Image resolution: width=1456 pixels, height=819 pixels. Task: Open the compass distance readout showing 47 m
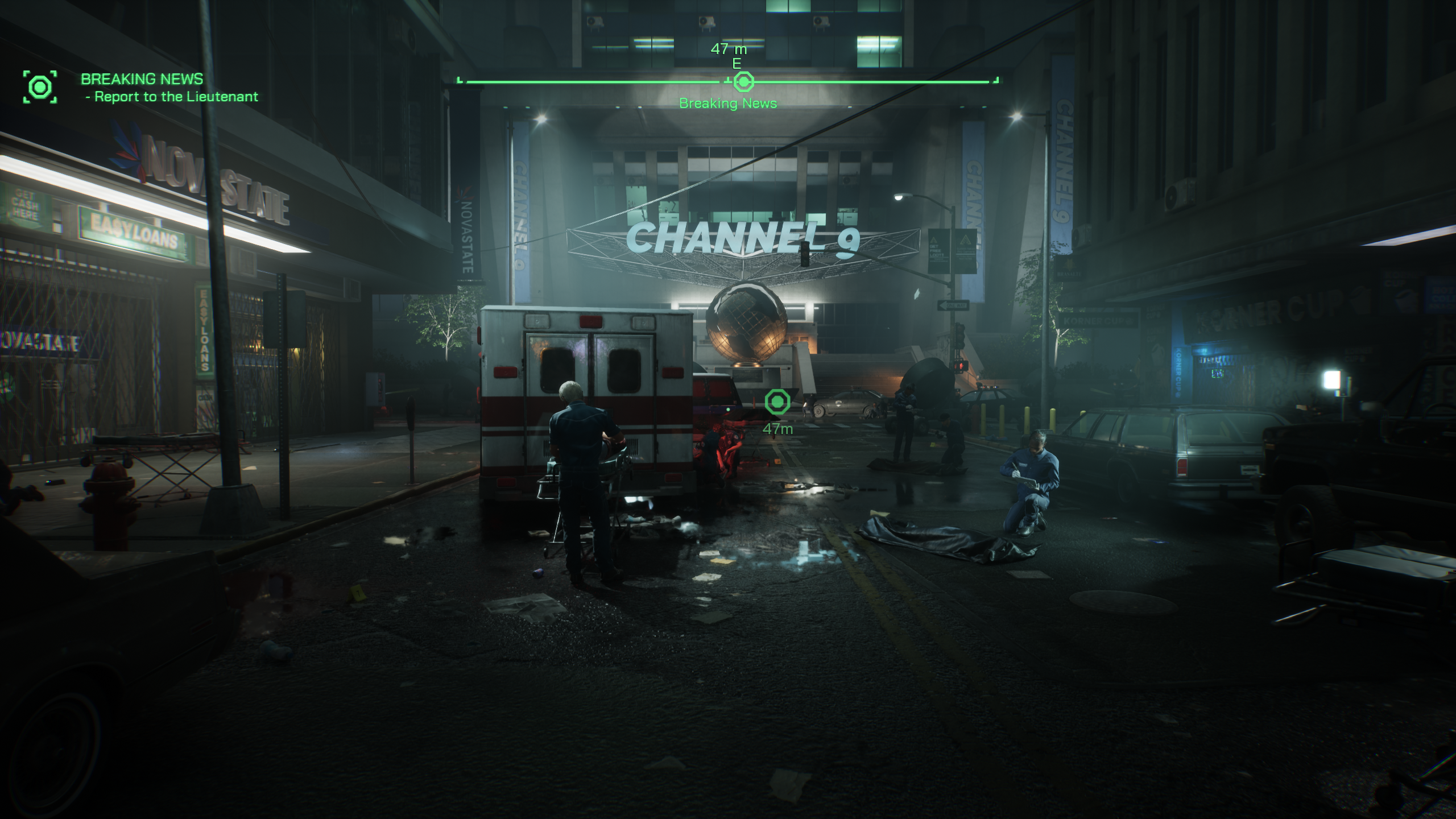tap(728, 49)
